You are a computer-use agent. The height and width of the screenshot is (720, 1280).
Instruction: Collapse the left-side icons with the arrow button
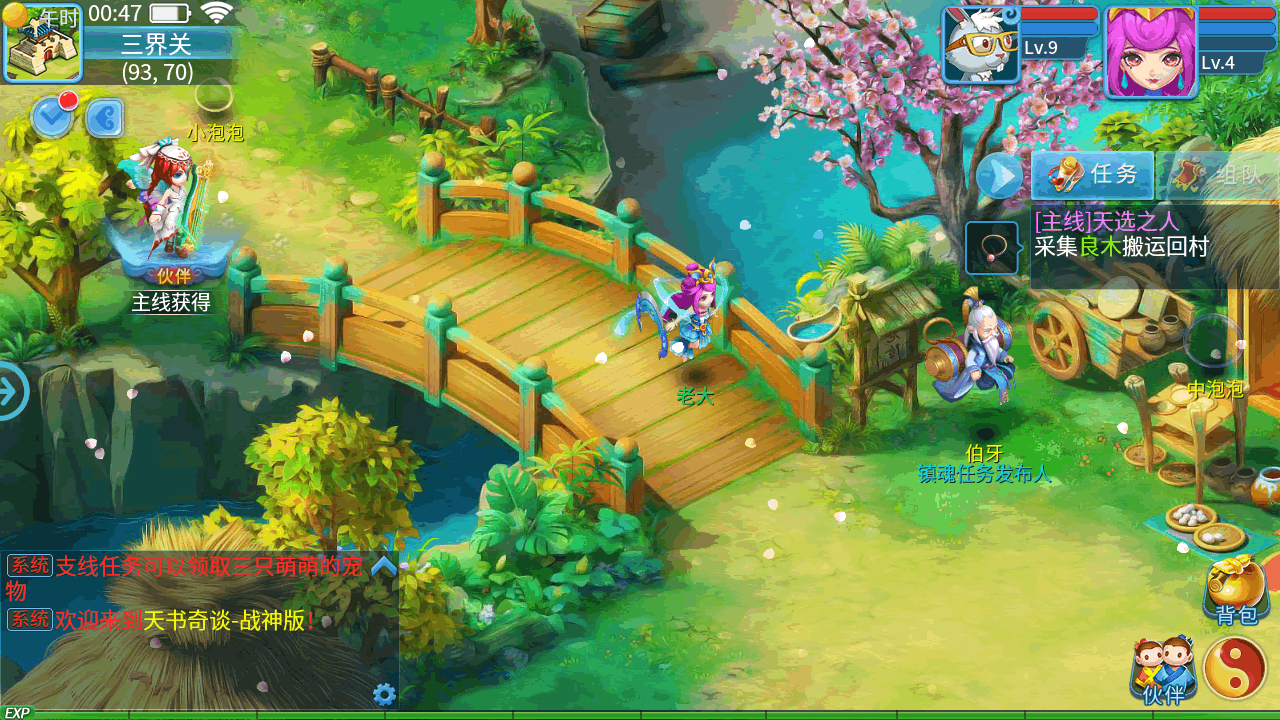click(x=104, y=118)
